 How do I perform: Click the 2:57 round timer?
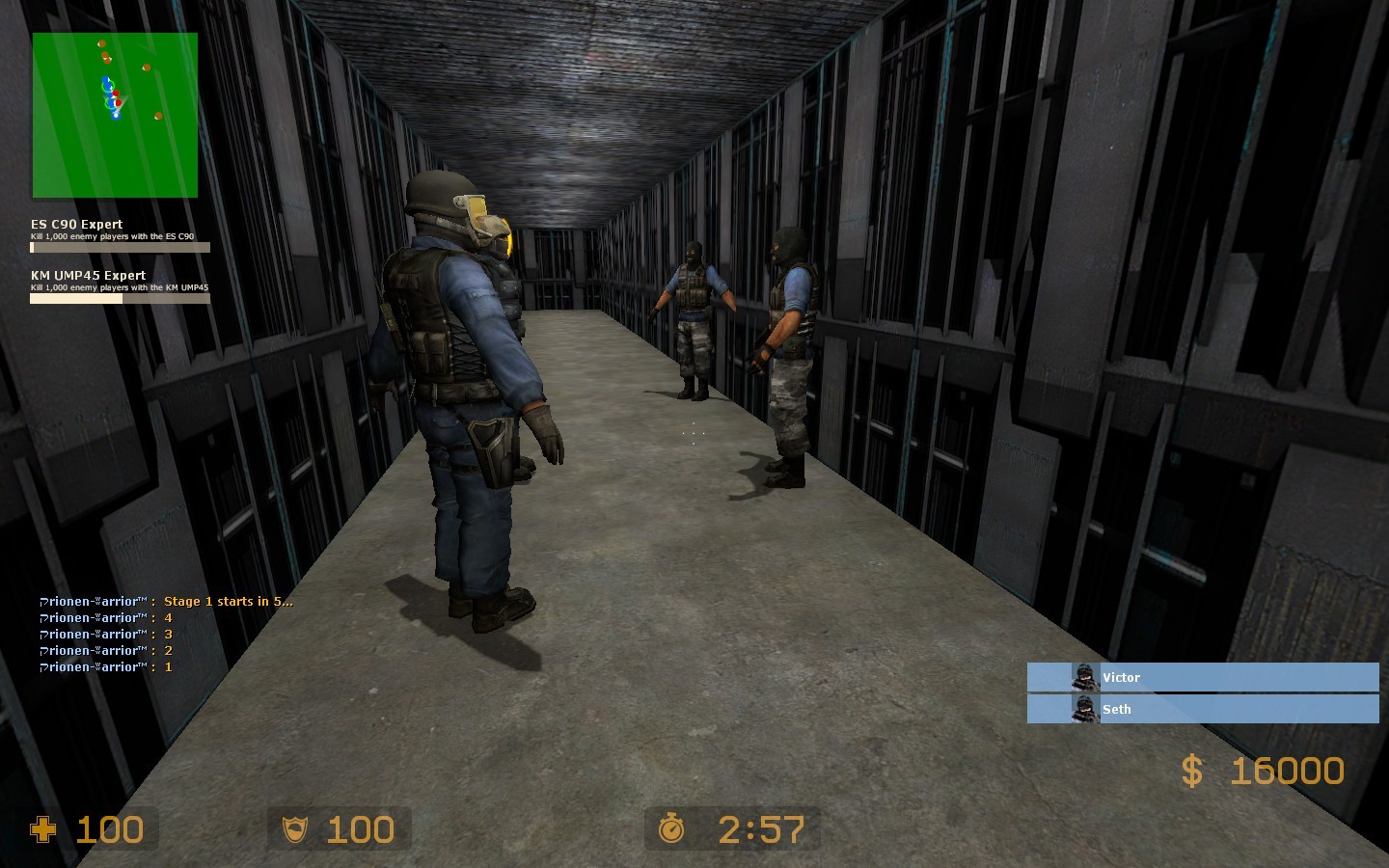coord(762,828)
